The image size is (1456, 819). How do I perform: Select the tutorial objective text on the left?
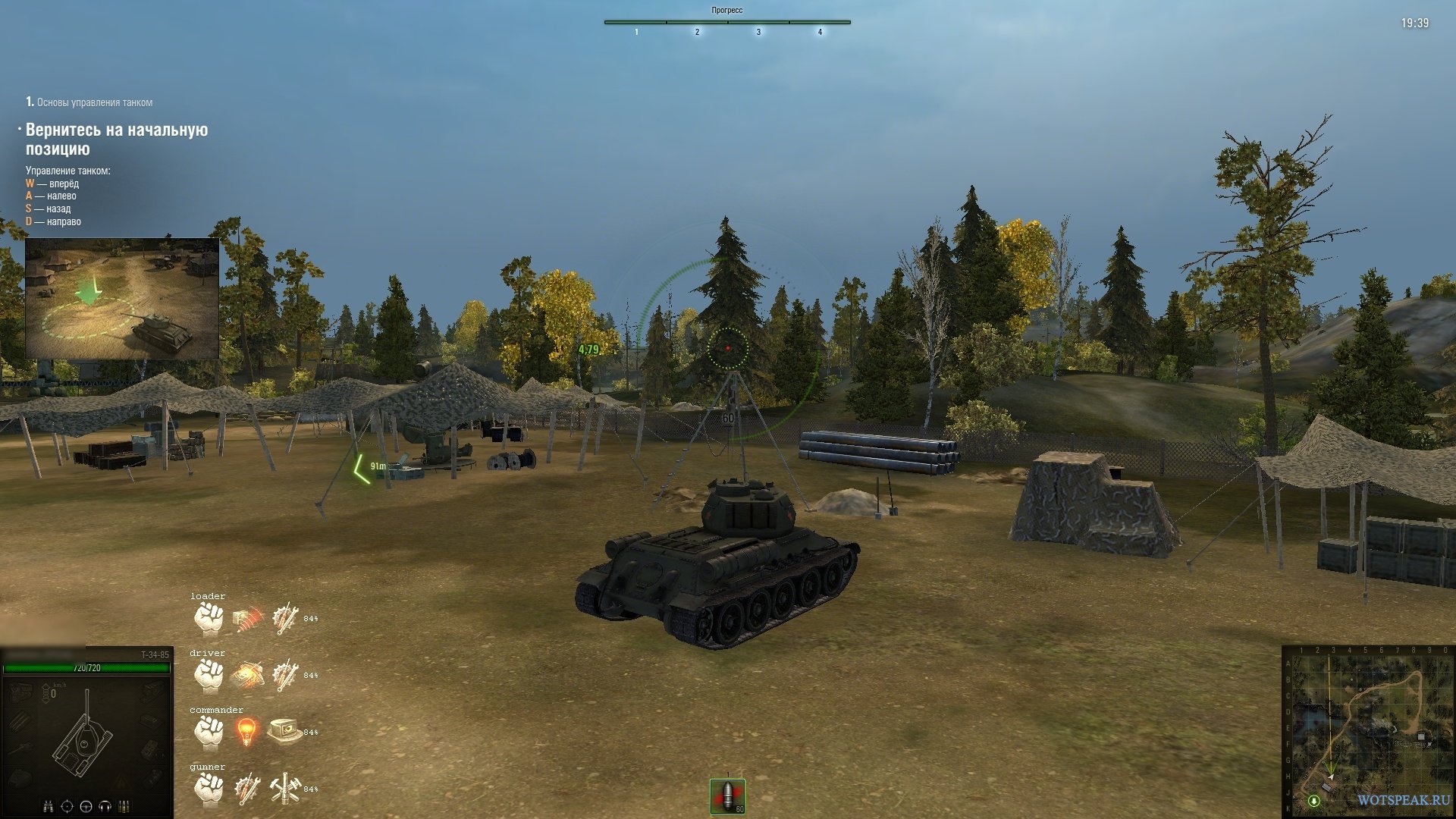pyautogui.click(x=117, y=140)
